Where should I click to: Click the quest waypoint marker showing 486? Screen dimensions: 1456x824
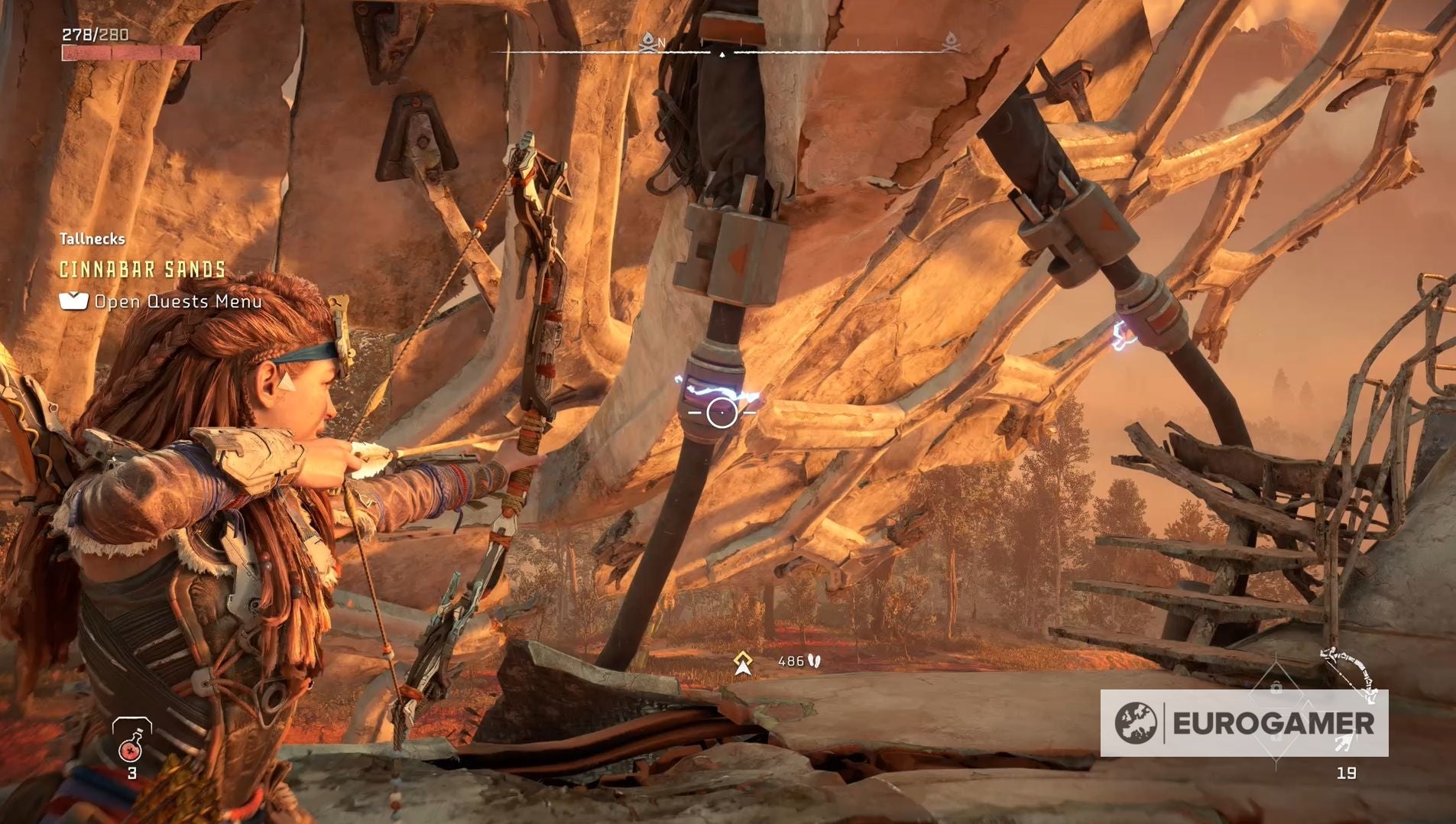coord(742,662)
